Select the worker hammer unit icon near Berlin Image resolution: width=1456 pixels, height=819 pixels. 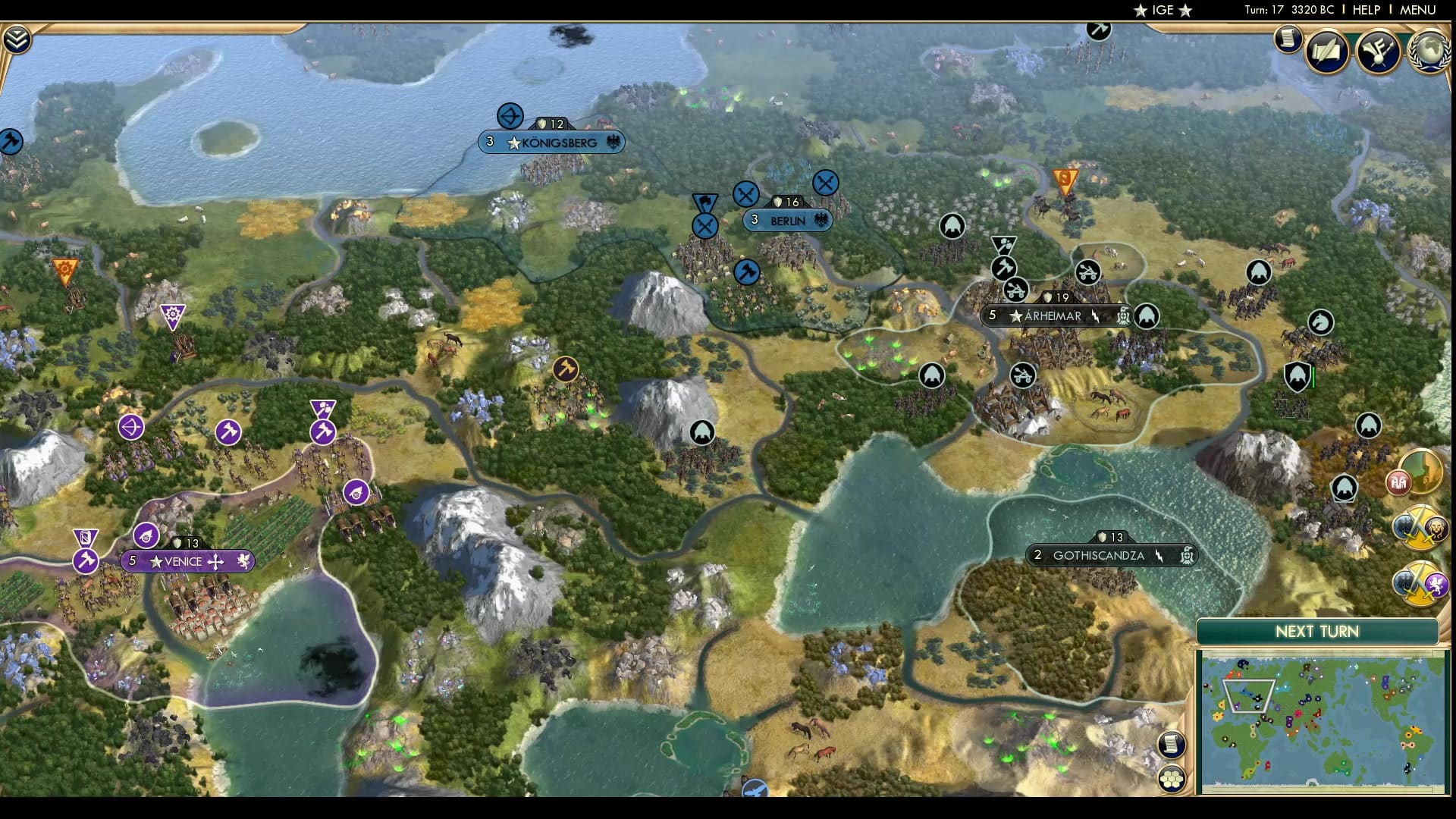point(746,271)
